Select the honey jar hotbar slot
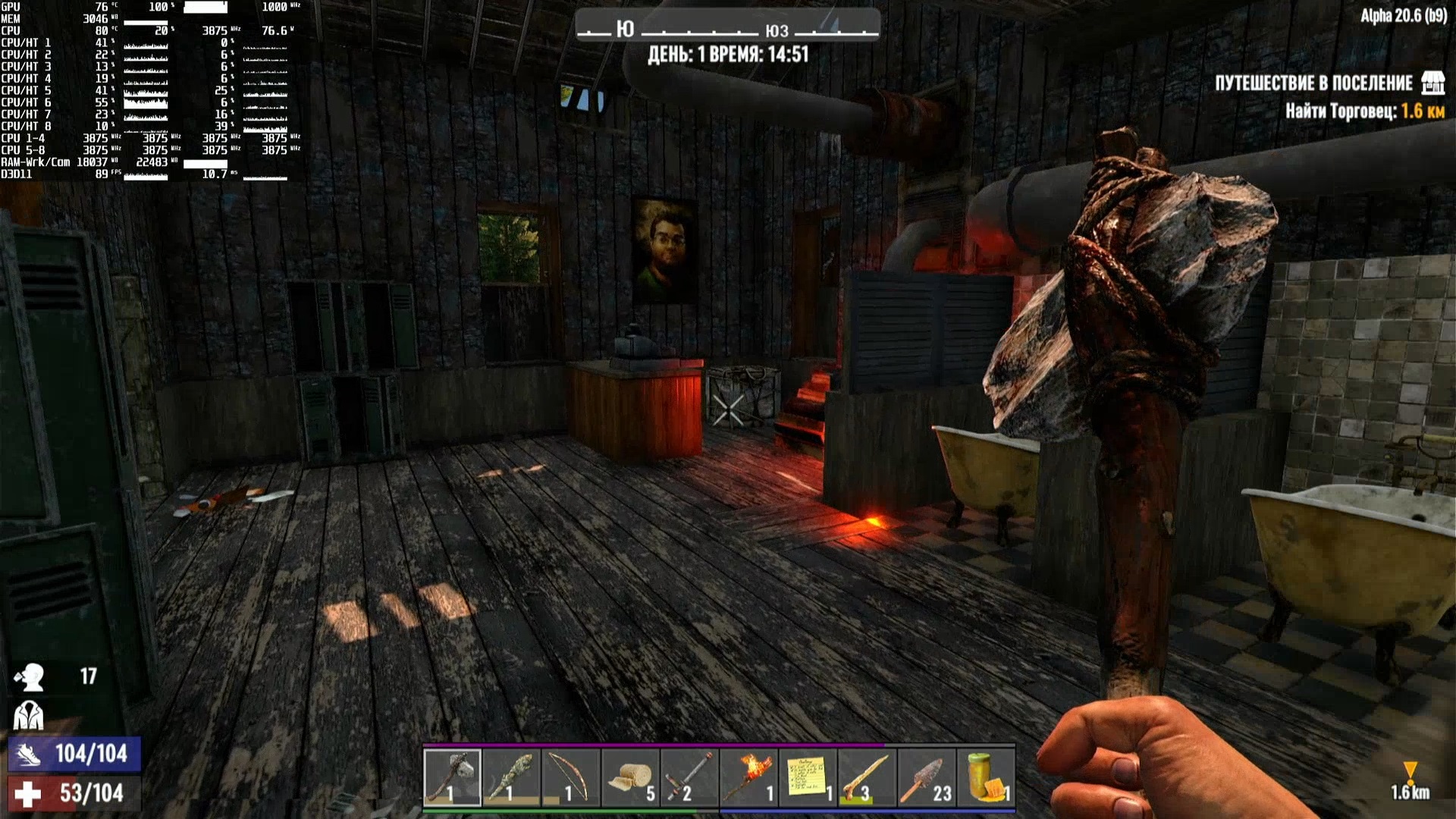Viewport: 1456px width, 819px height. [985, 777]
